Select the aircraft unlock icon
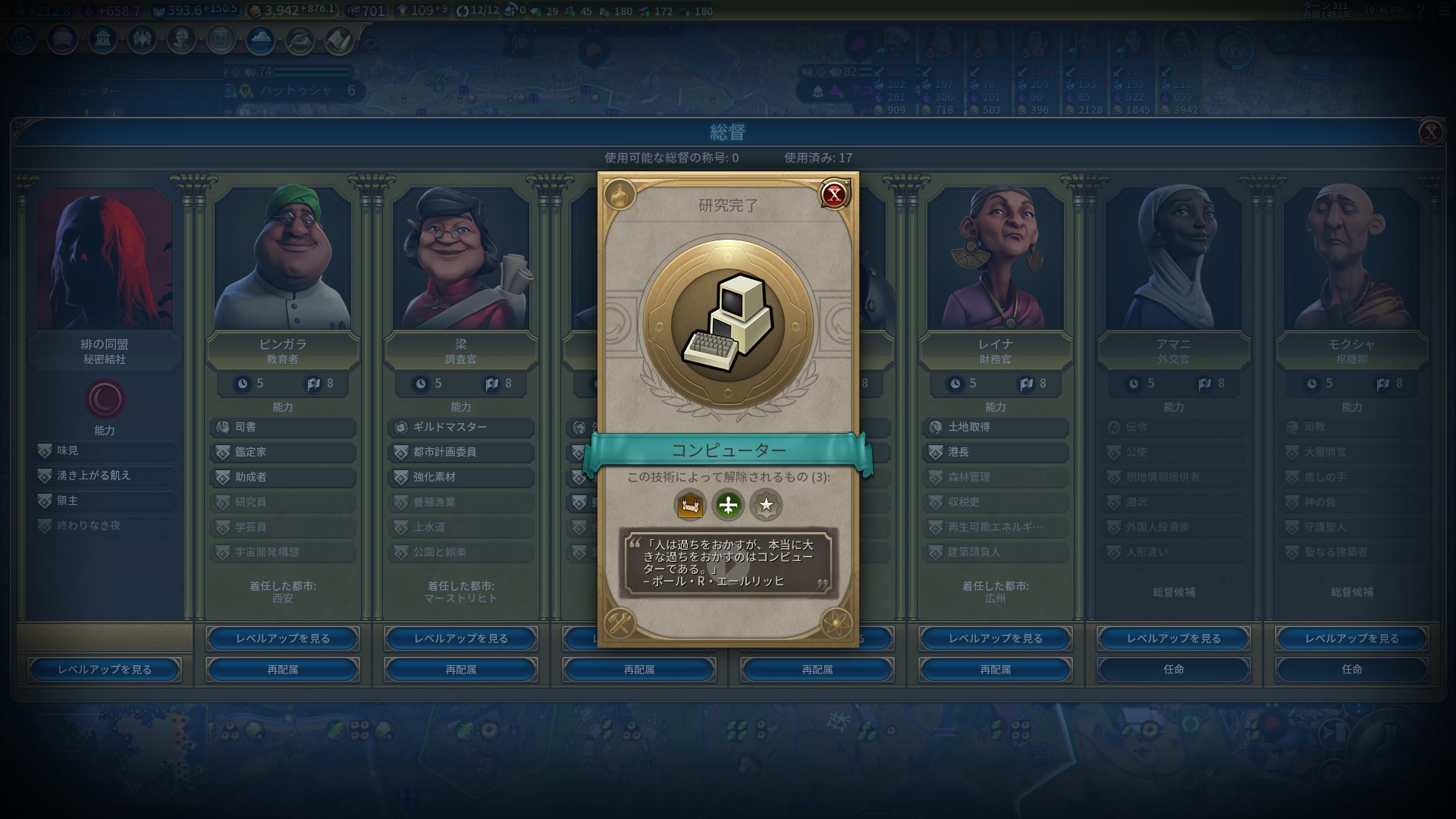The height and width of the screenshot is (819, 1456). click(x=728, y=505)
